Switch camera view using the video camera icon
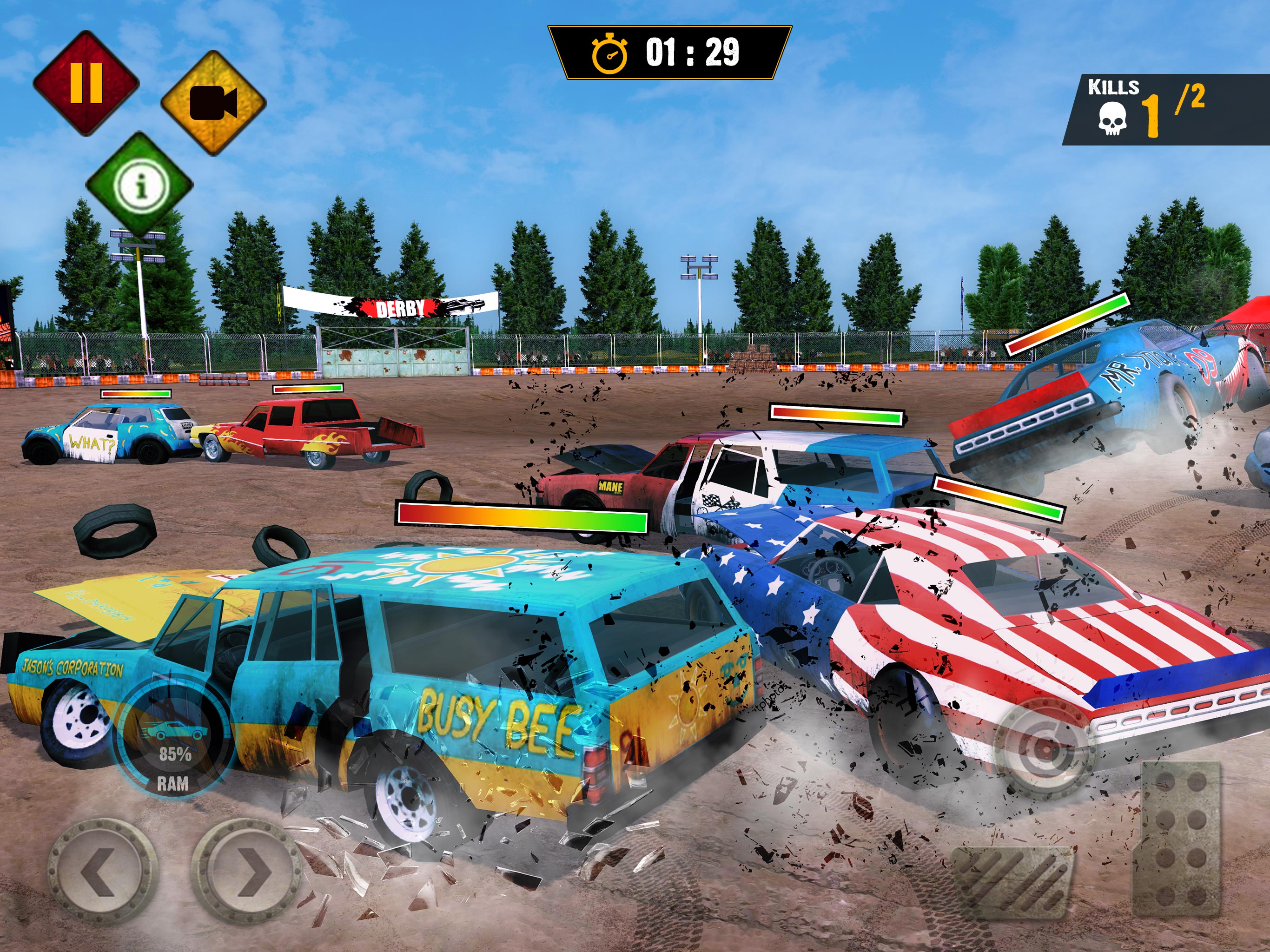Image resolution: width=1270 pixels, height=952 pixels. pyautogui.click(x=213, y=103)
